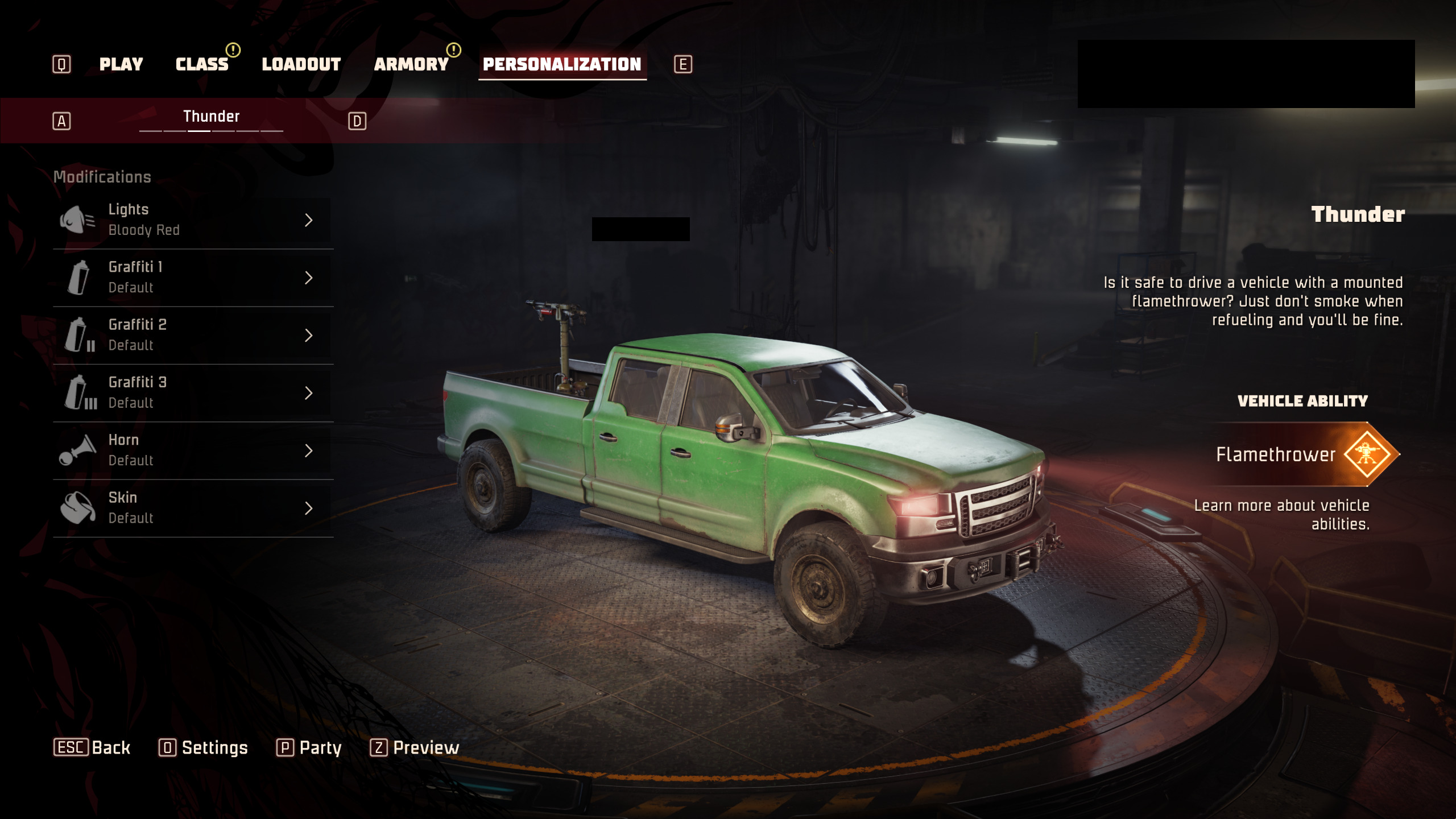Open the Lights modification row

192,220
